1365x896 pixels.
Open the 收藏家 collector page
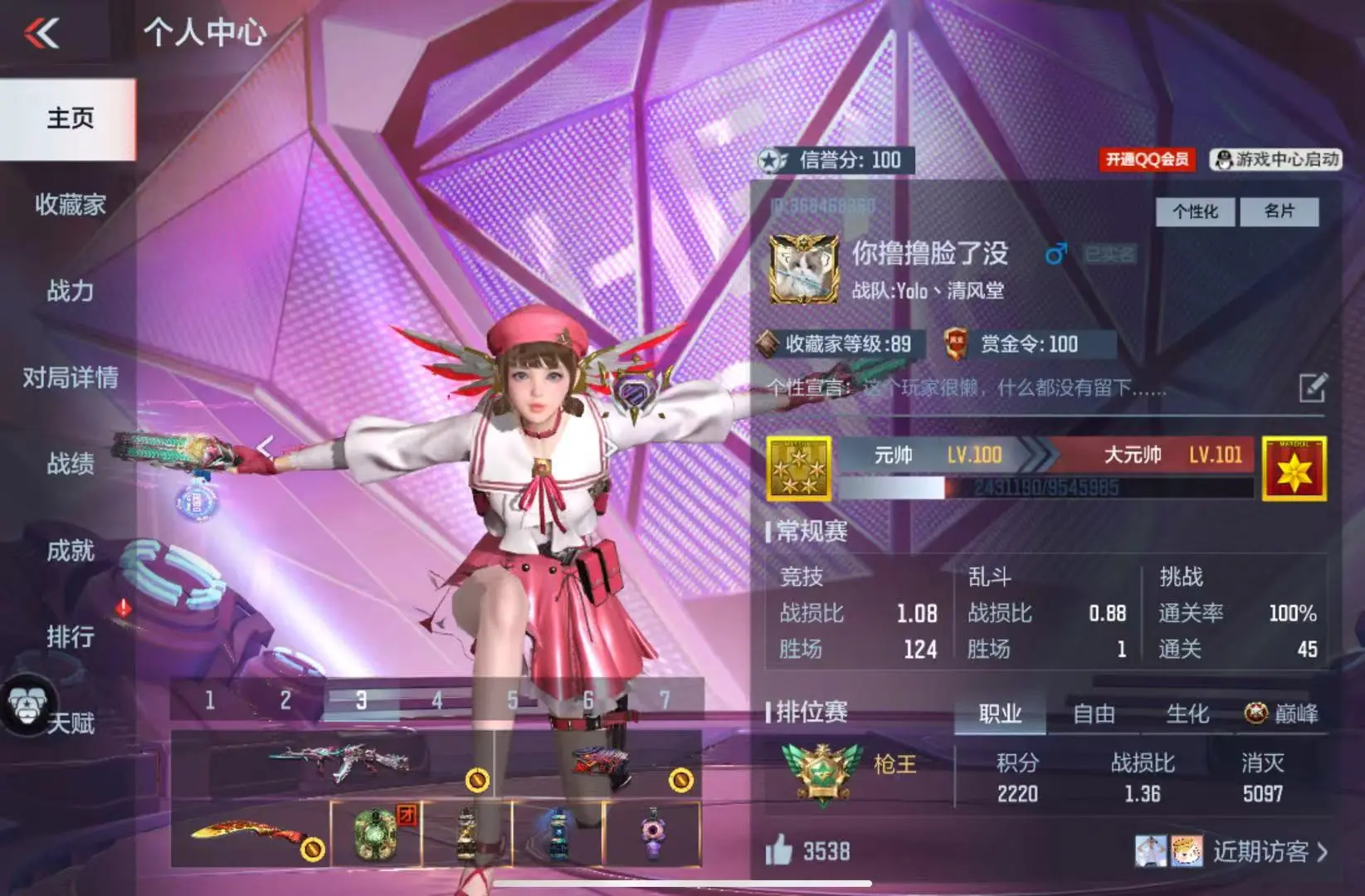70,204
